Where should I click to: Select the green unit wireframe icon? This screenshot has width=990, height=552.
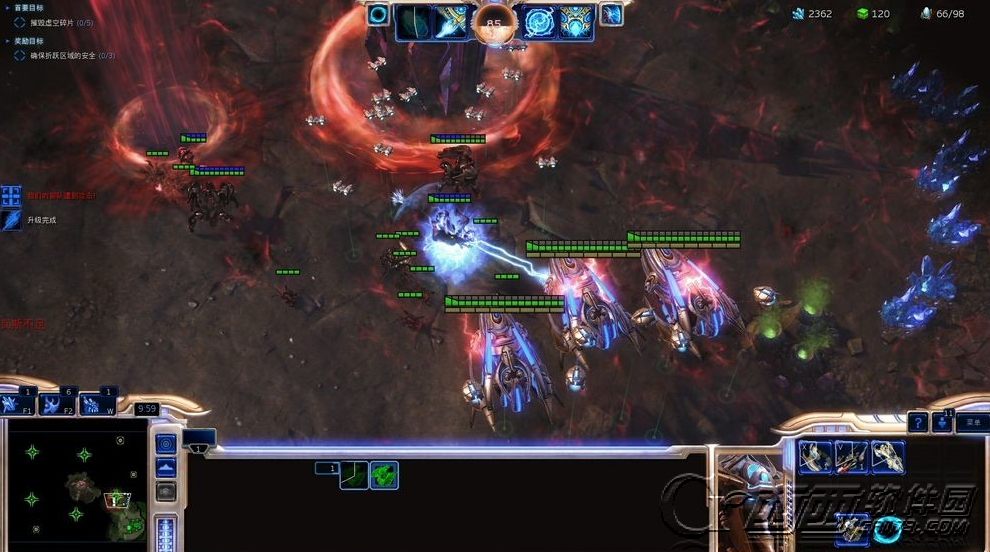(x=384, y=475)
